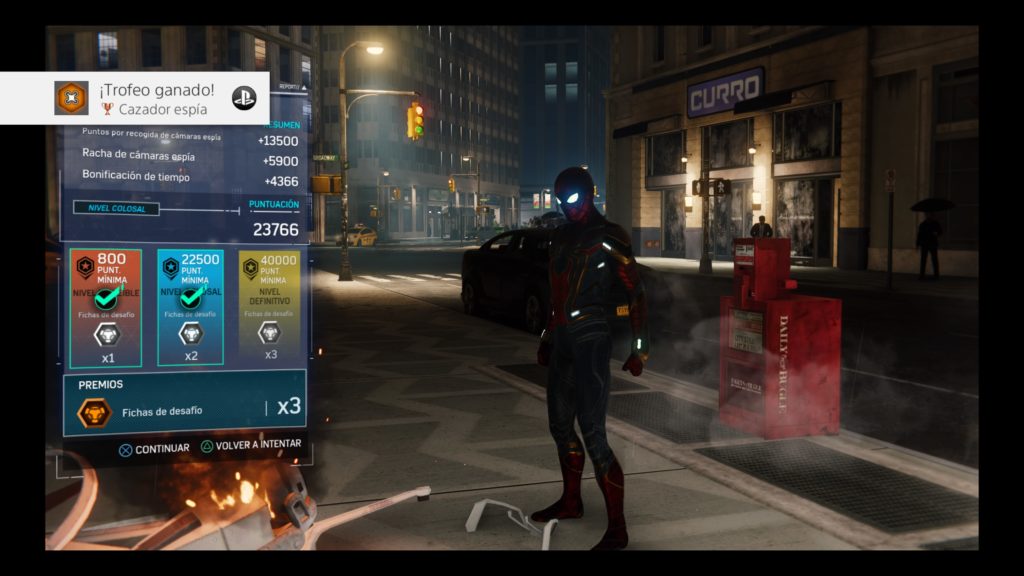Select the 800 minimum points tier card
The height and width of the screenshot is (576, 1024).
click(x=105, y=307)
